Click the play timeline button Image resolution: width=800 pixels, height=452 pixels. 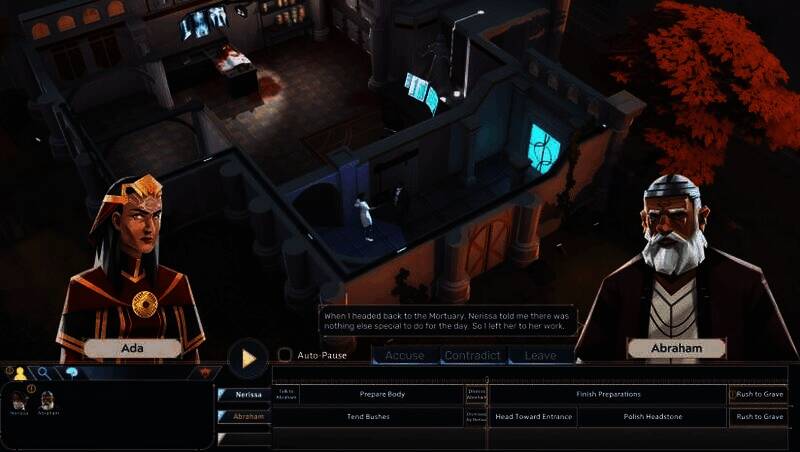click(248, 357)
